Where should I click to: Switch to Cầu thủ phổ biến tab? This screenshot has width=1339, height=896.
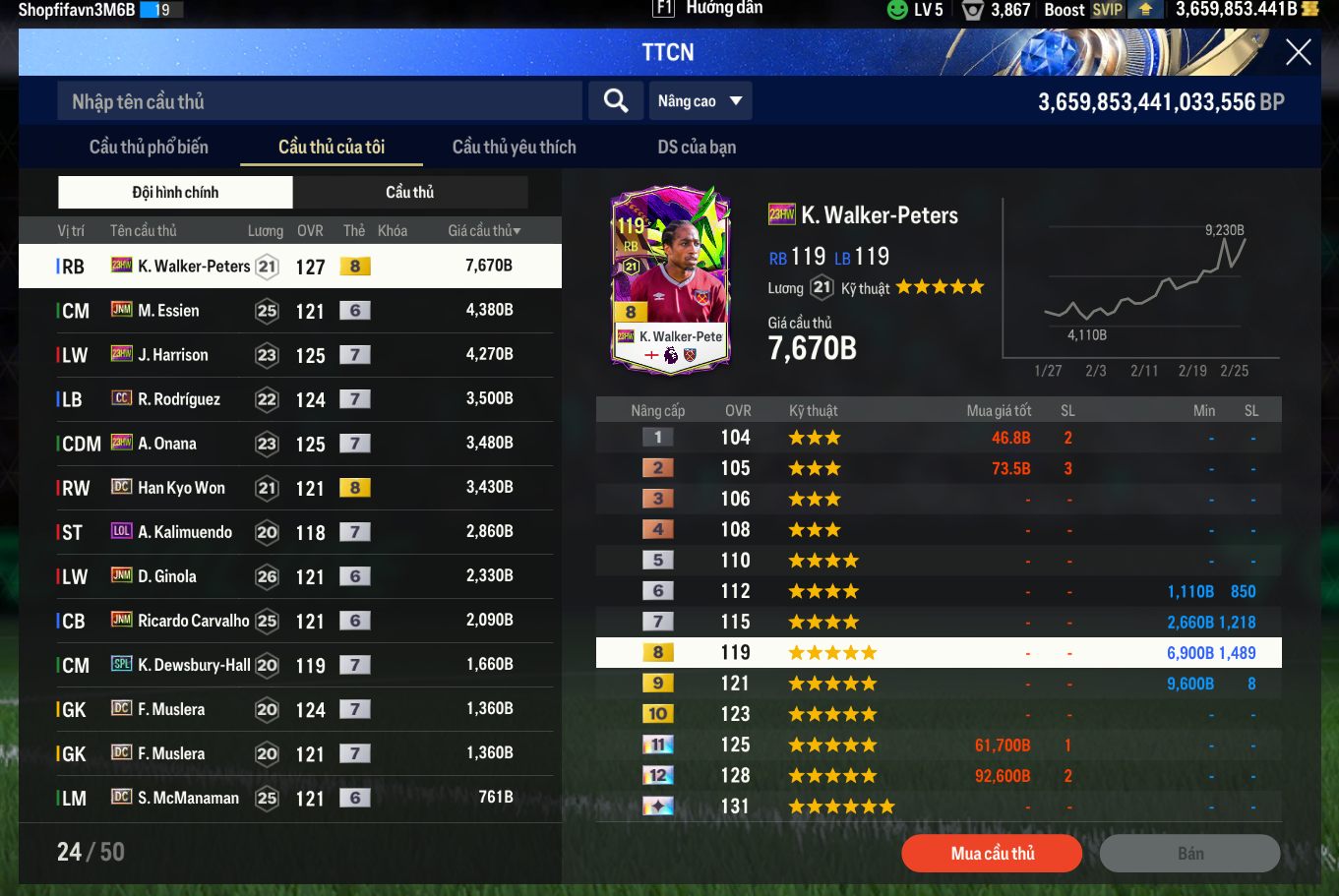(x=149, y=147)
